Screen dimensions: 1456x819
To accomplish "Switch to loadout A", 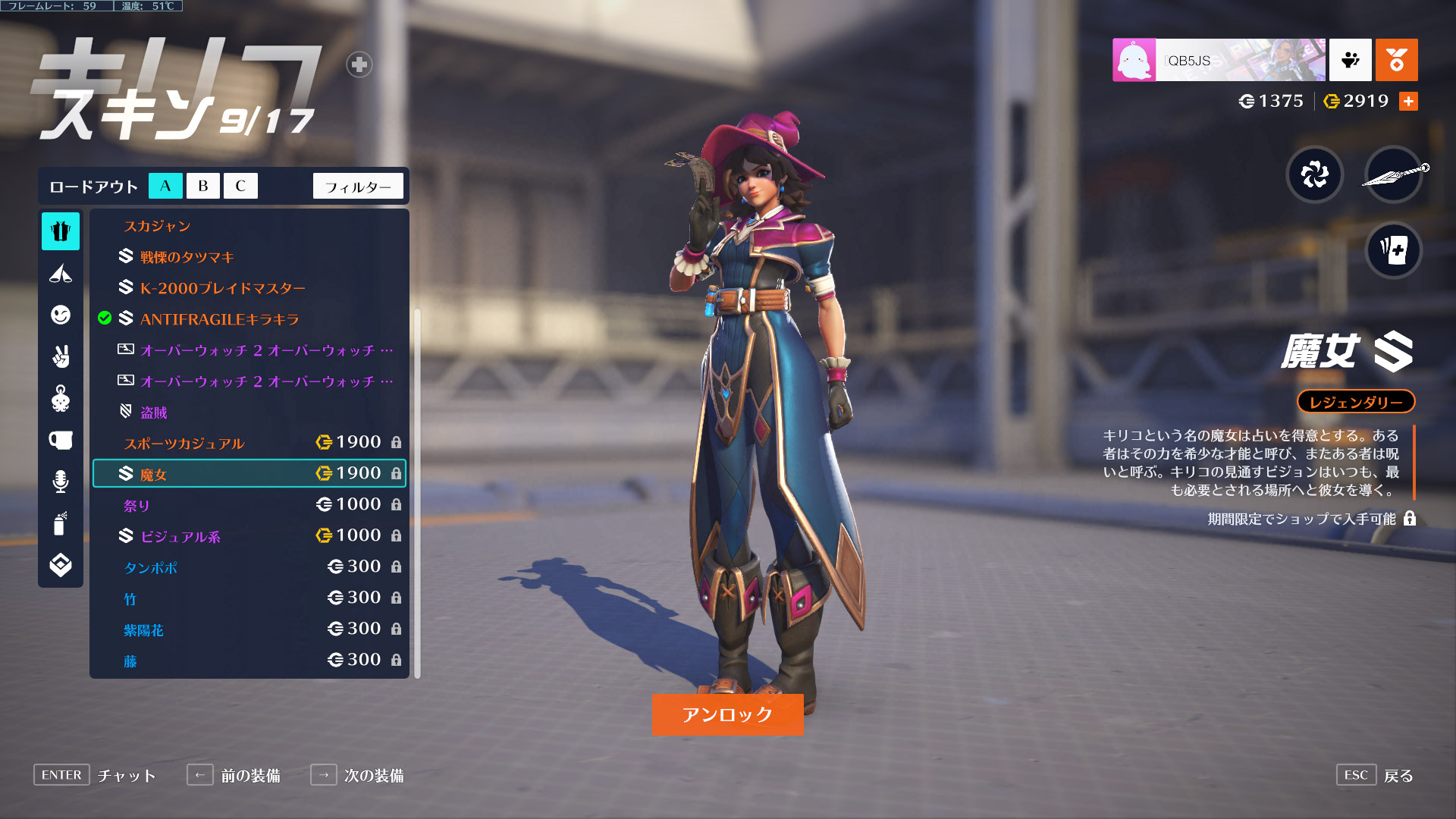I will 165,186.
